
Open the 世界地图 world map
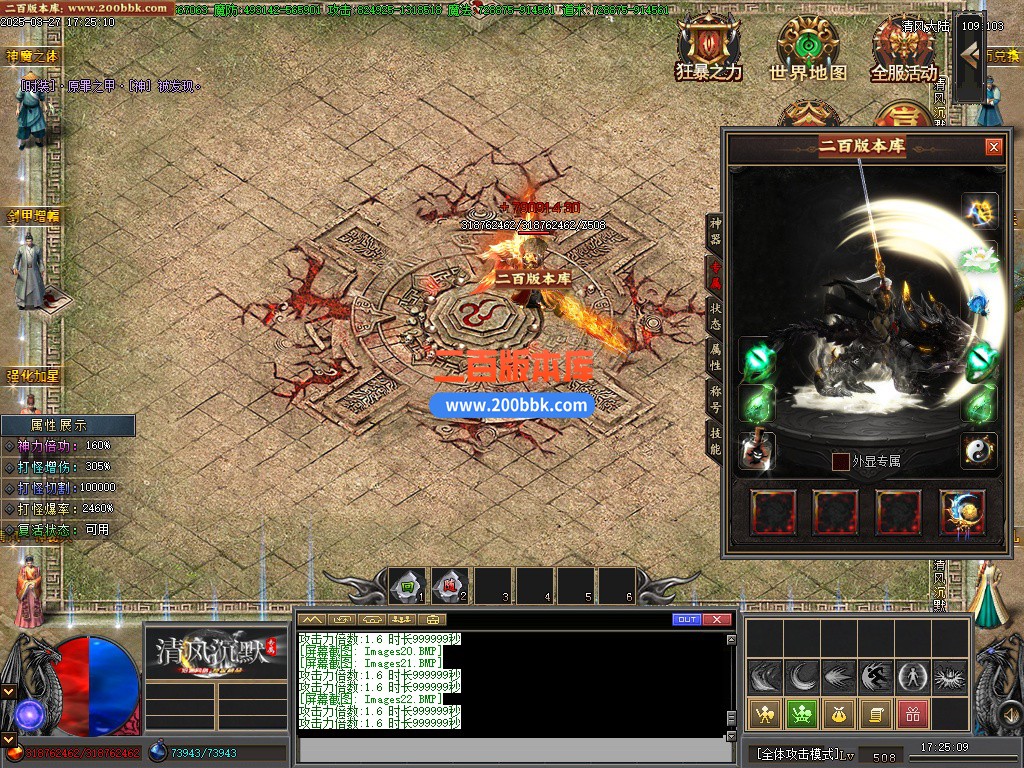(807, 46)
